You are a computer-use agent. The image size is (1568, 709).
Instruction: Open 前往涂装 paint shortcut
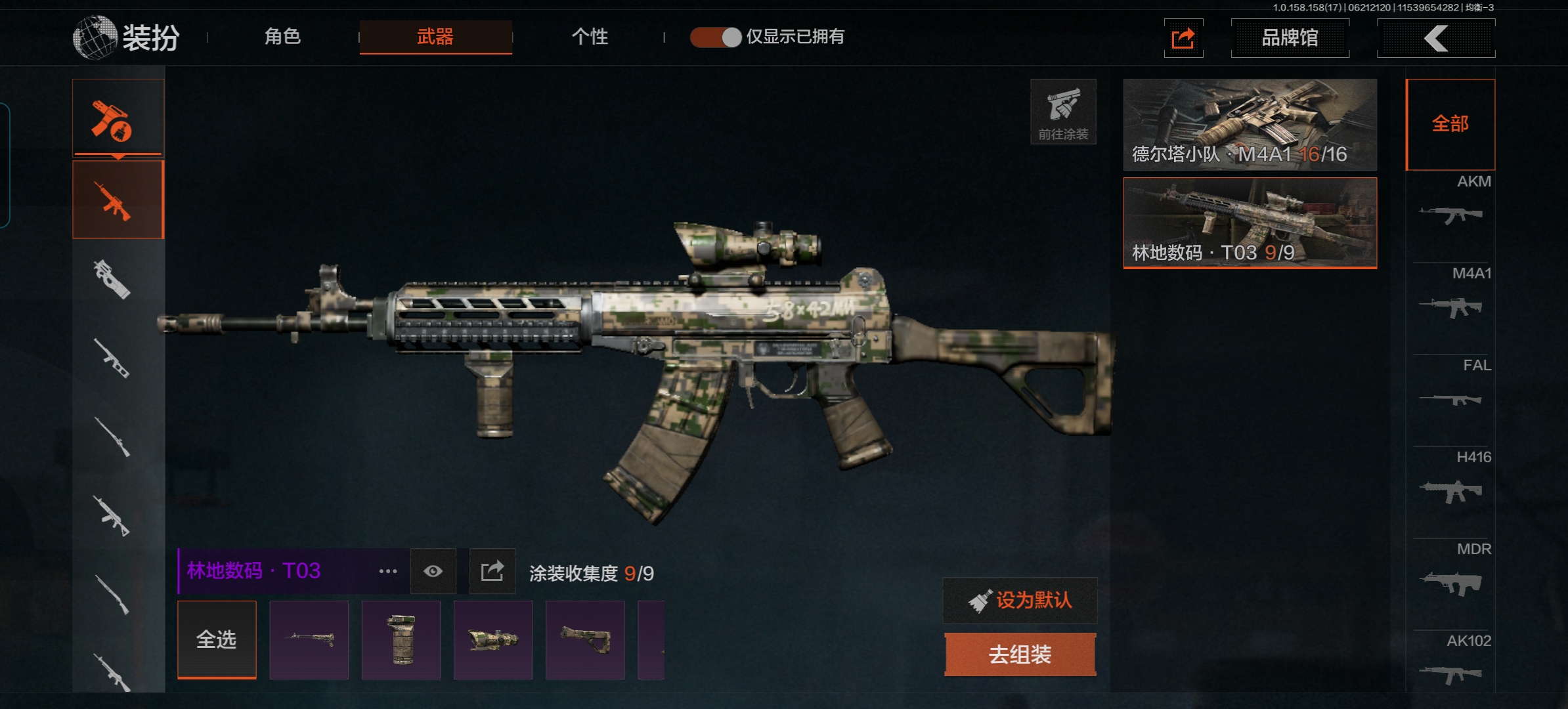click(1063, 112)
